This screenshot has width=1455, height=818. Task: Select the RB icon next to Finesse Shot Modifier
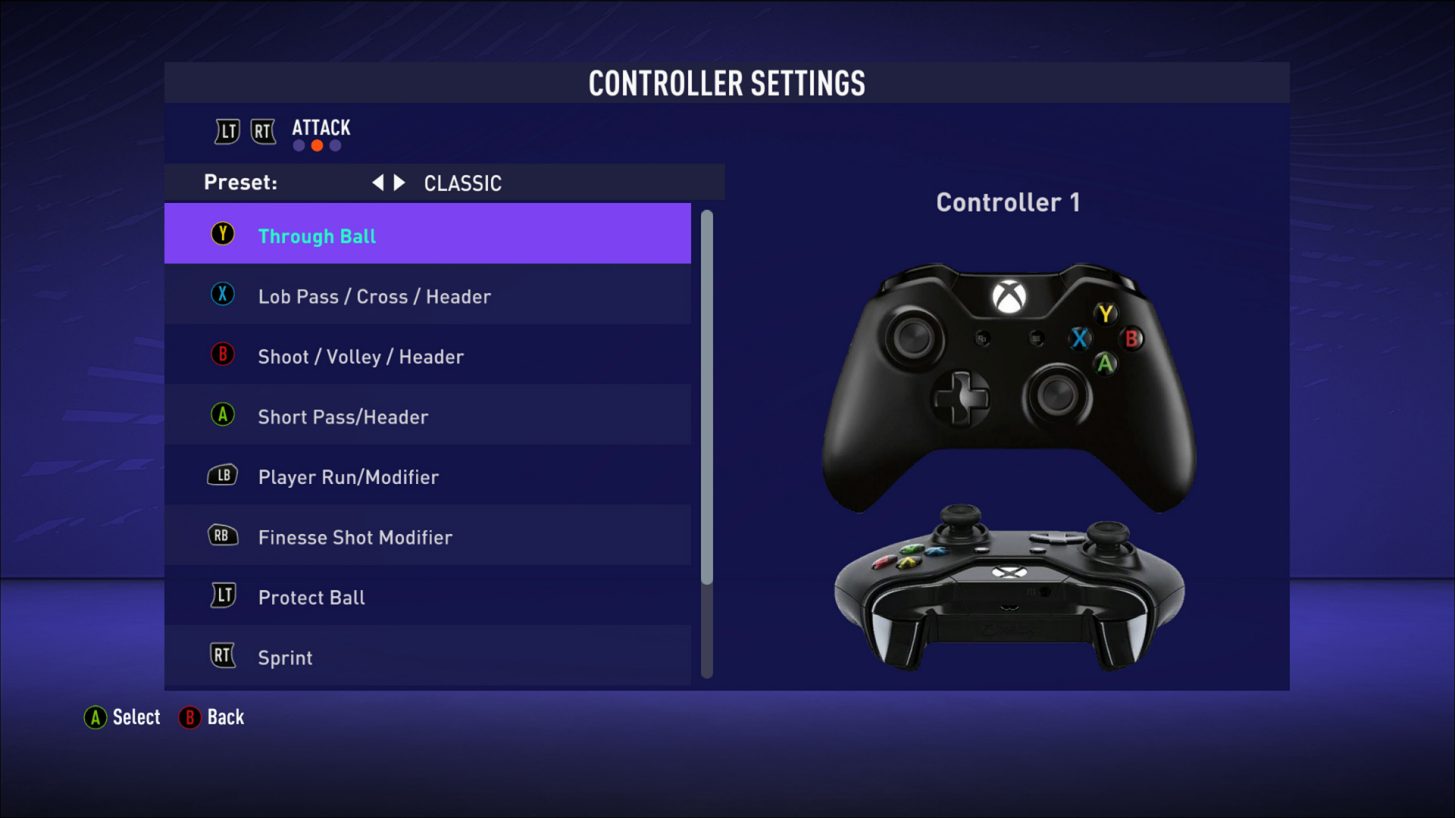point(222,537)
